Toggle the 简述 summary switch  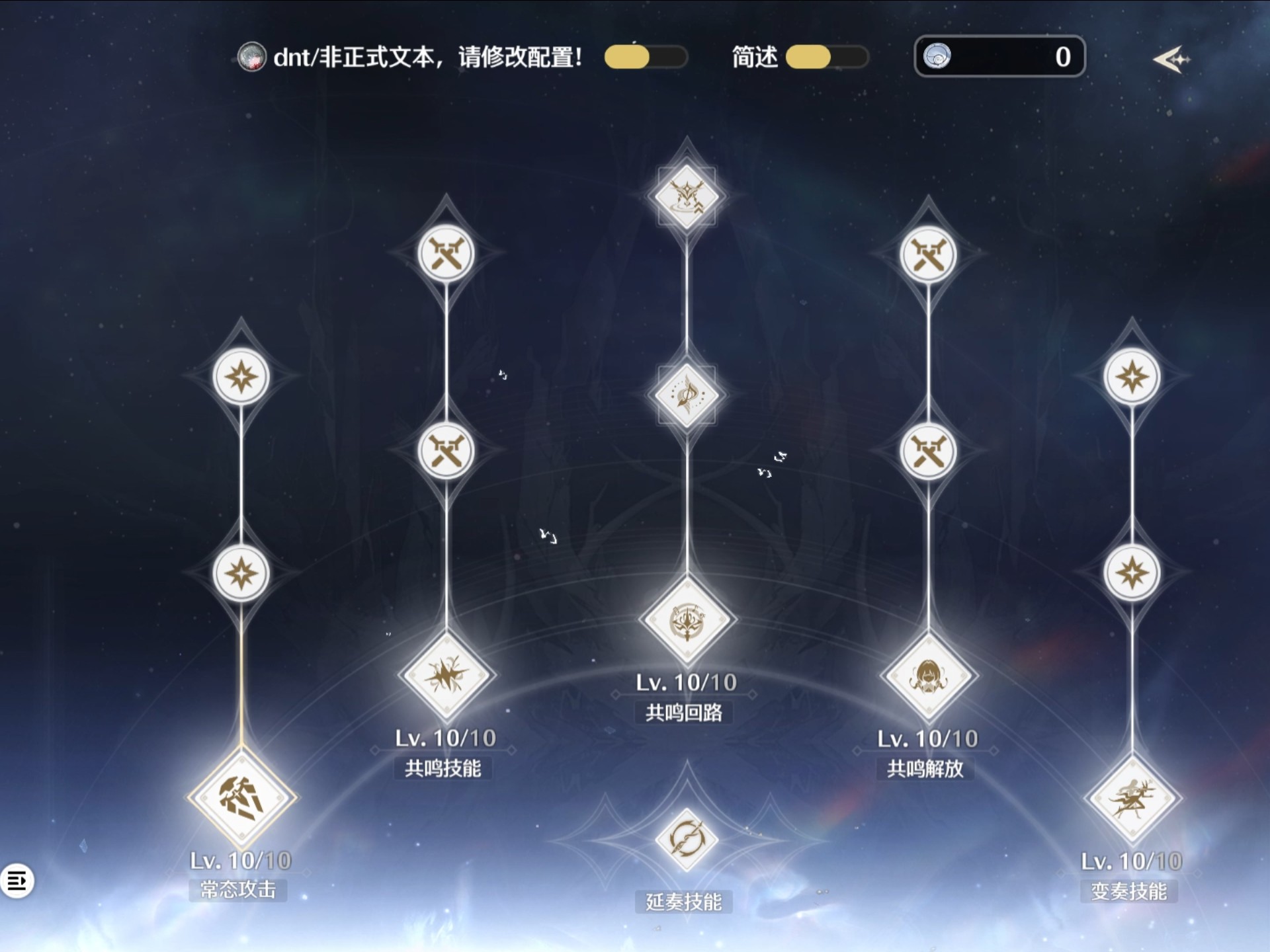[825, 58]
